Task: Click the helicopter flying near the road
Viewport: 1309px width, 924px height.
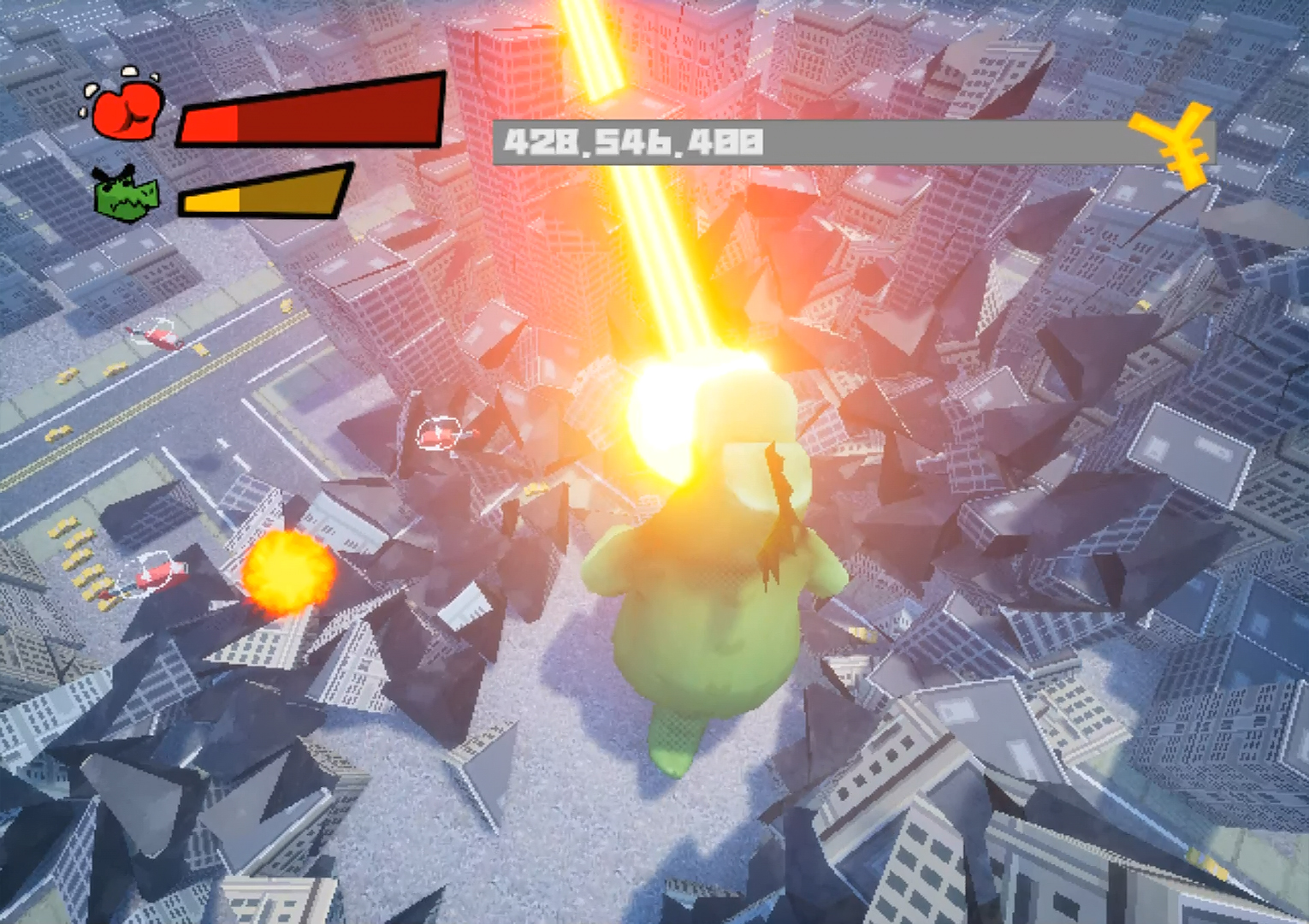Action: pyautogui.click(x=161, y=338)
